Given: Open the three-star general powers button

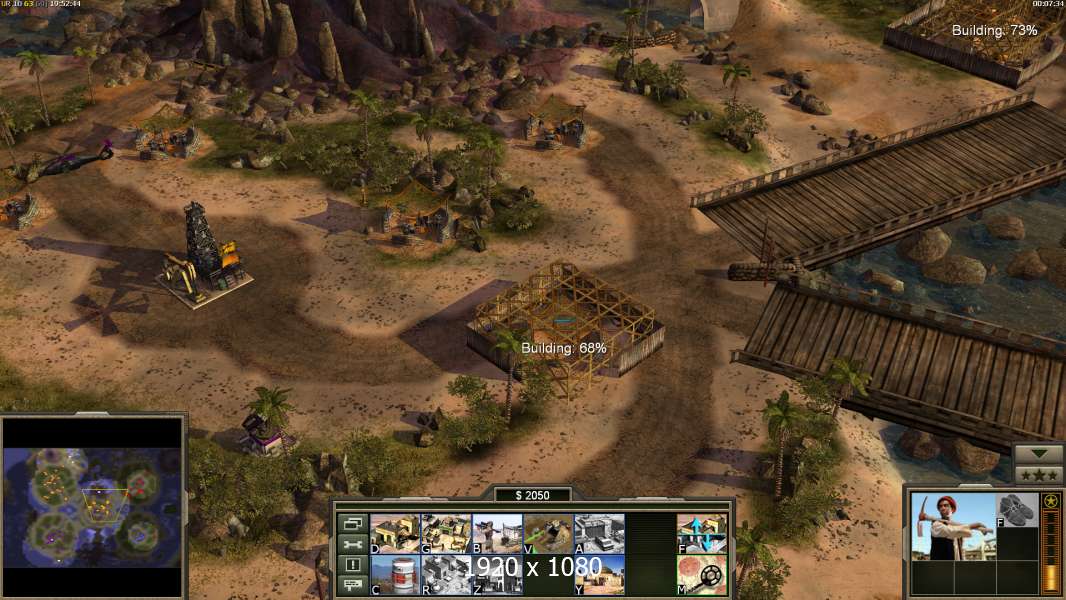Looking at the screenshot, I should click(1038, 474).
